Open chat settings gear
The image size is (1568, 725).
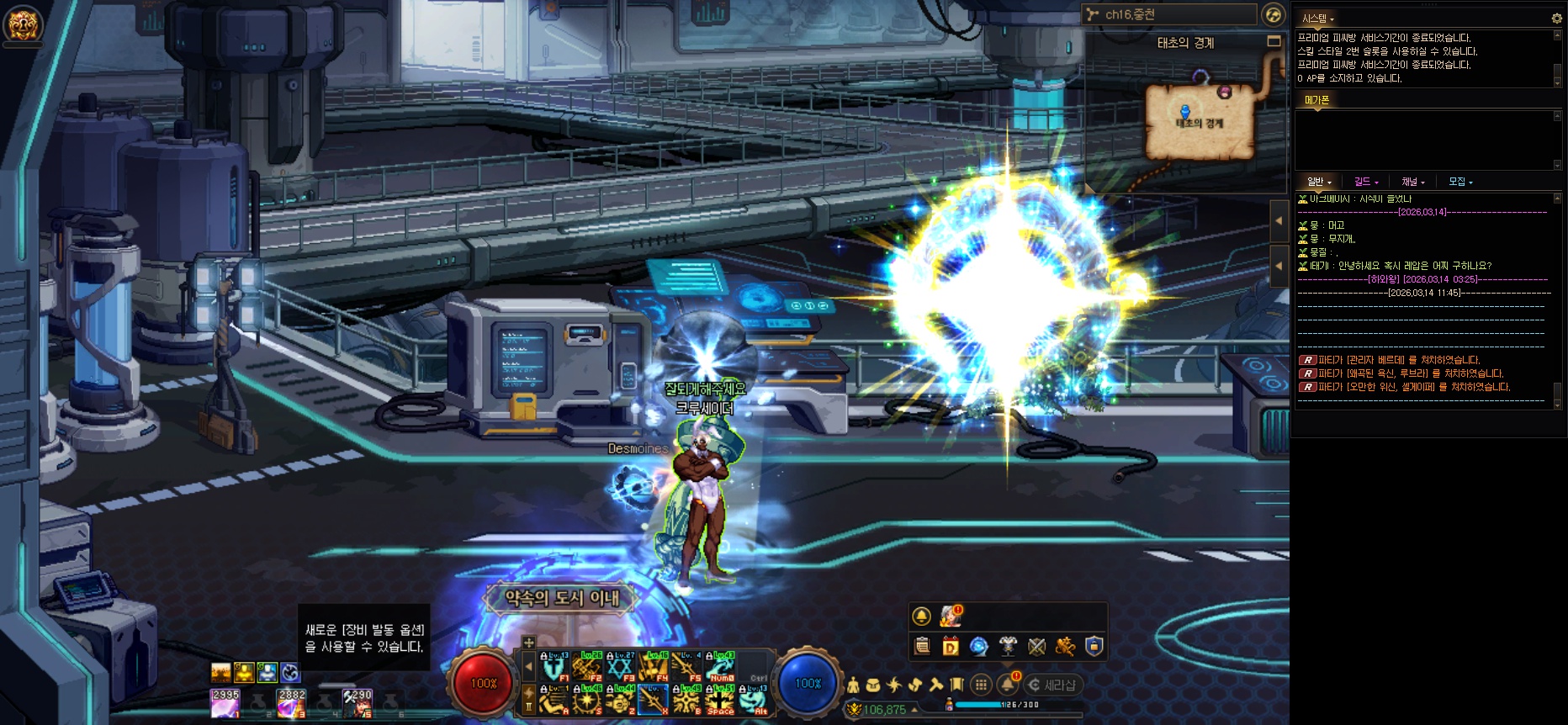click(1556, 18)
